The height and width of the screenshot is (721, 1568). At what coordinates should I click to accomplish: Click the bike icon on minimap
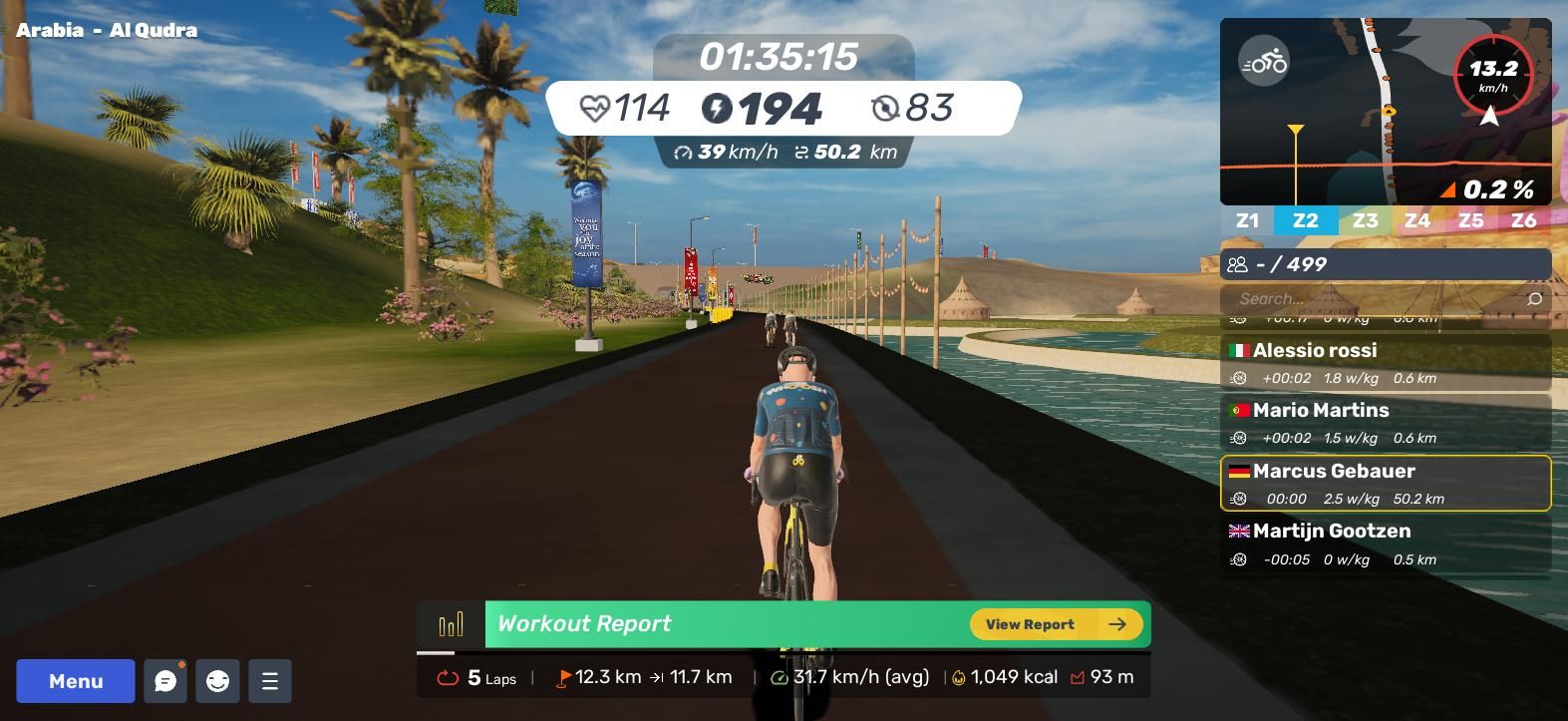(1264, 63)
